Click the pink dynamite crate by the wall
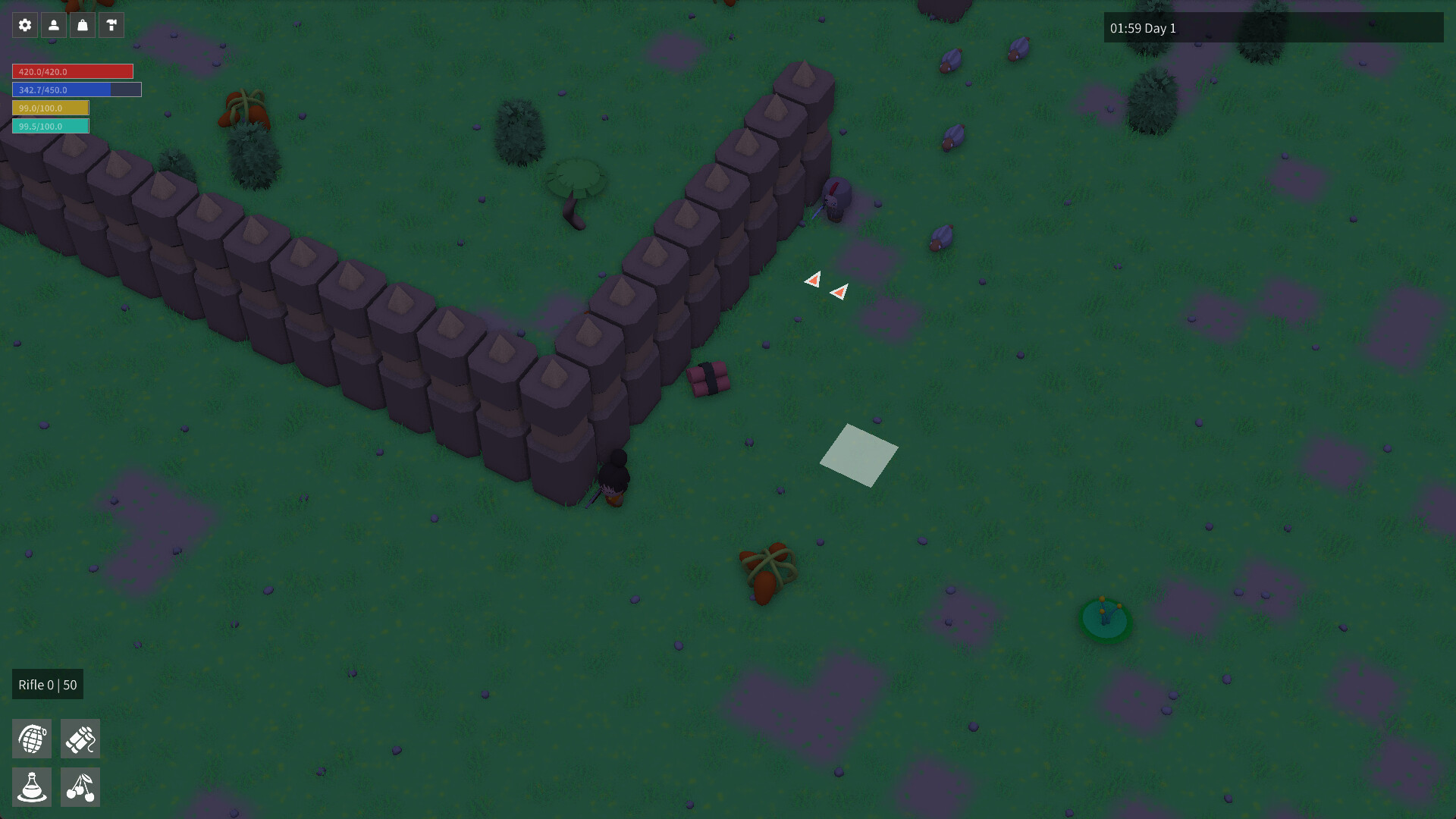 click(x=709, y=379)
